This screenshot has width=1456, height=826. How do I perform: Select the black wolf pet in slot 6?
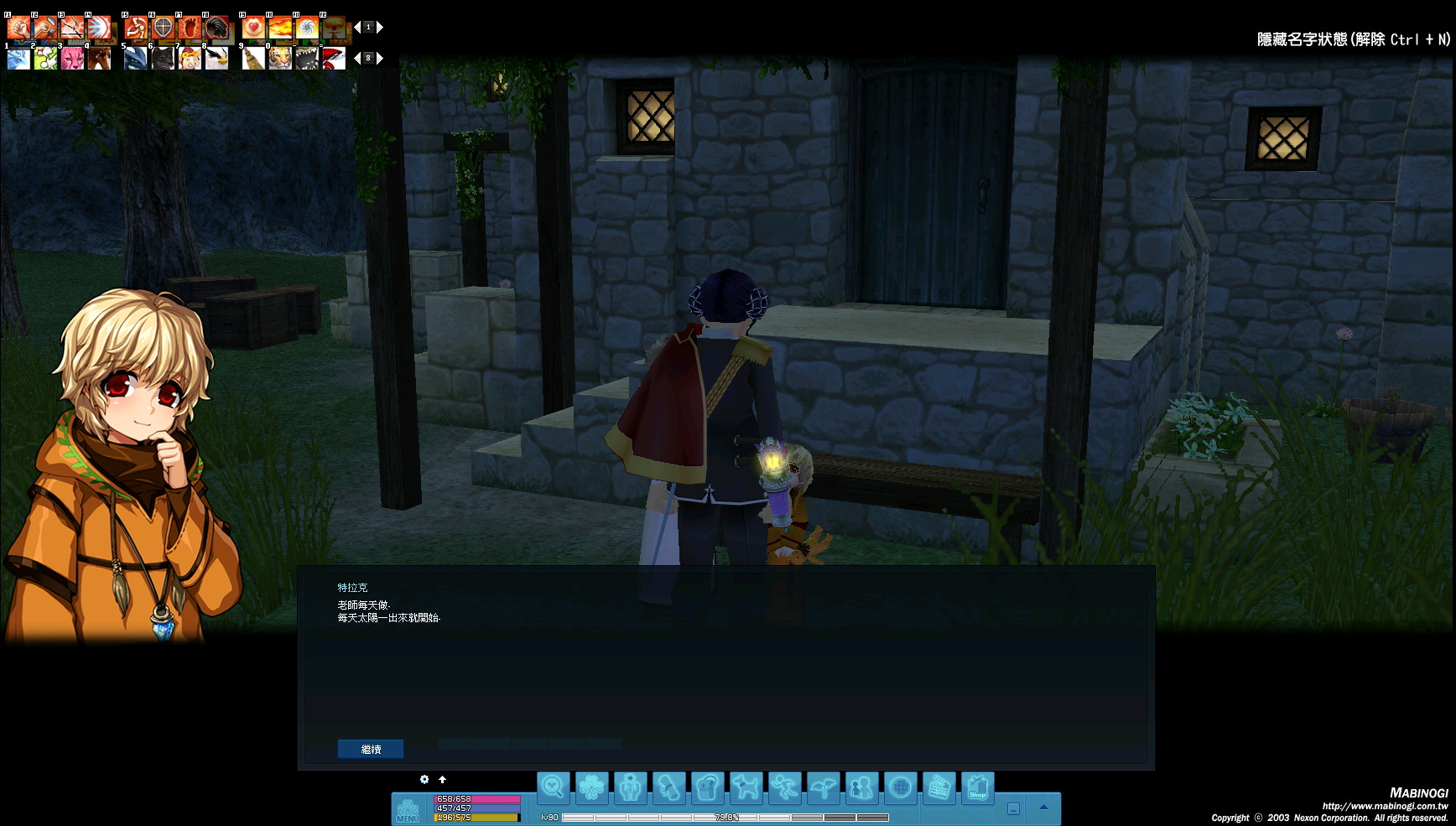pyautogui.click(x=163, y=58)
